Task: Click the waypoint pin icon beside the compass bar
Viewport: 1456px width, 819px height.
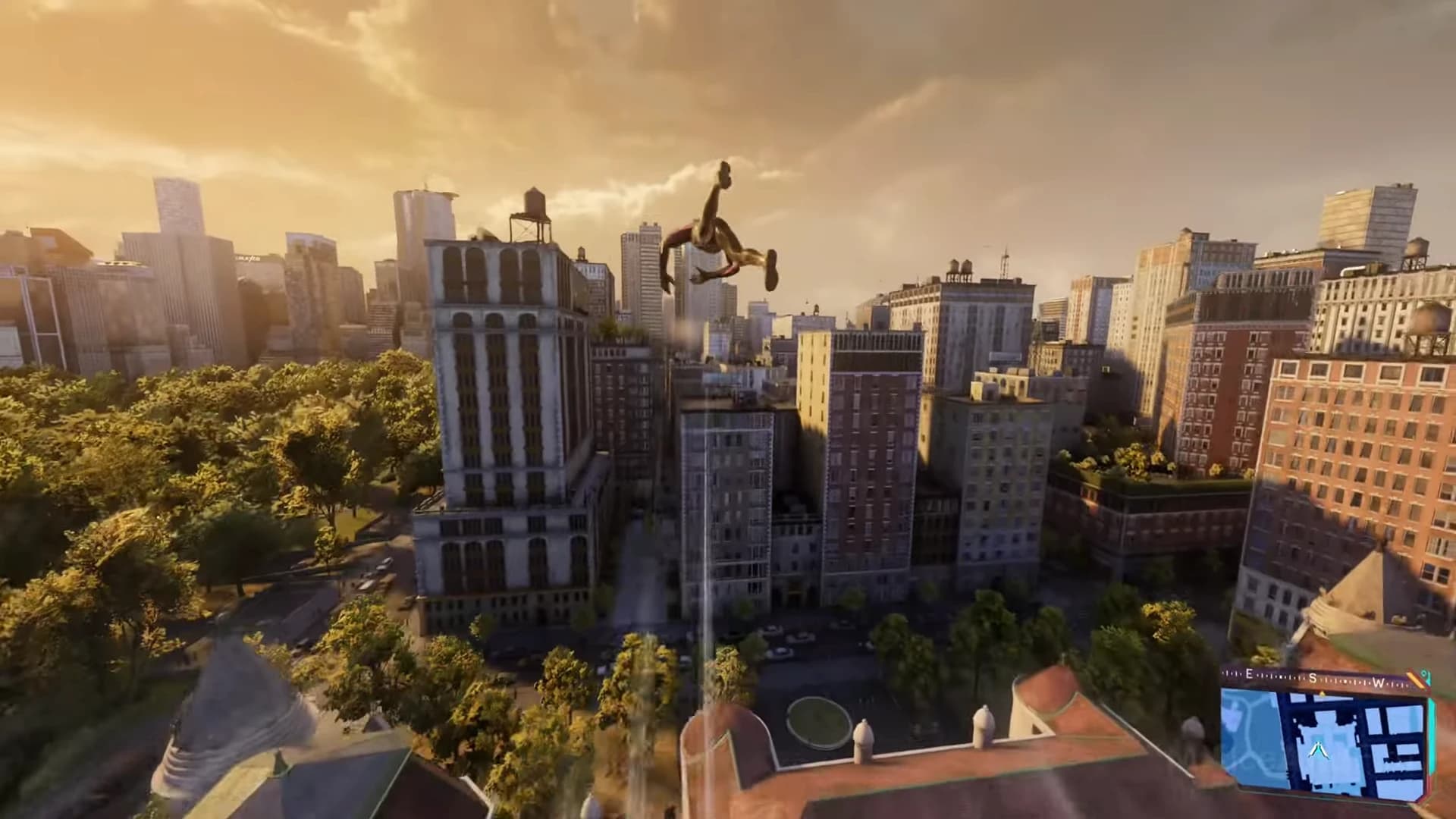Action: pos(1423,674)
